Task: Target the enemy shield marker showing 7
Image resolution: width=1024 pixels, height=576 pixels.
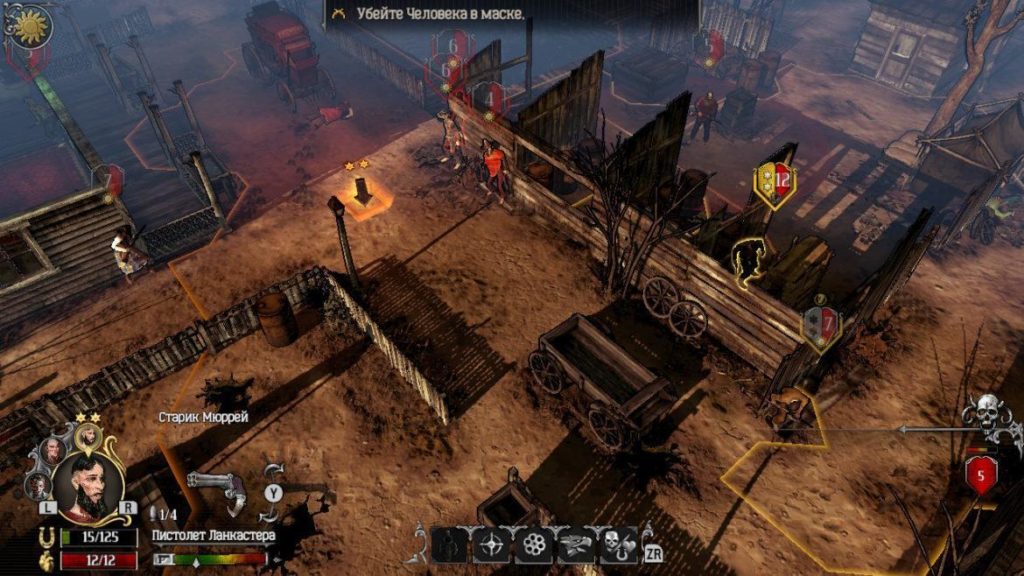Action: (x=821, y=325)
